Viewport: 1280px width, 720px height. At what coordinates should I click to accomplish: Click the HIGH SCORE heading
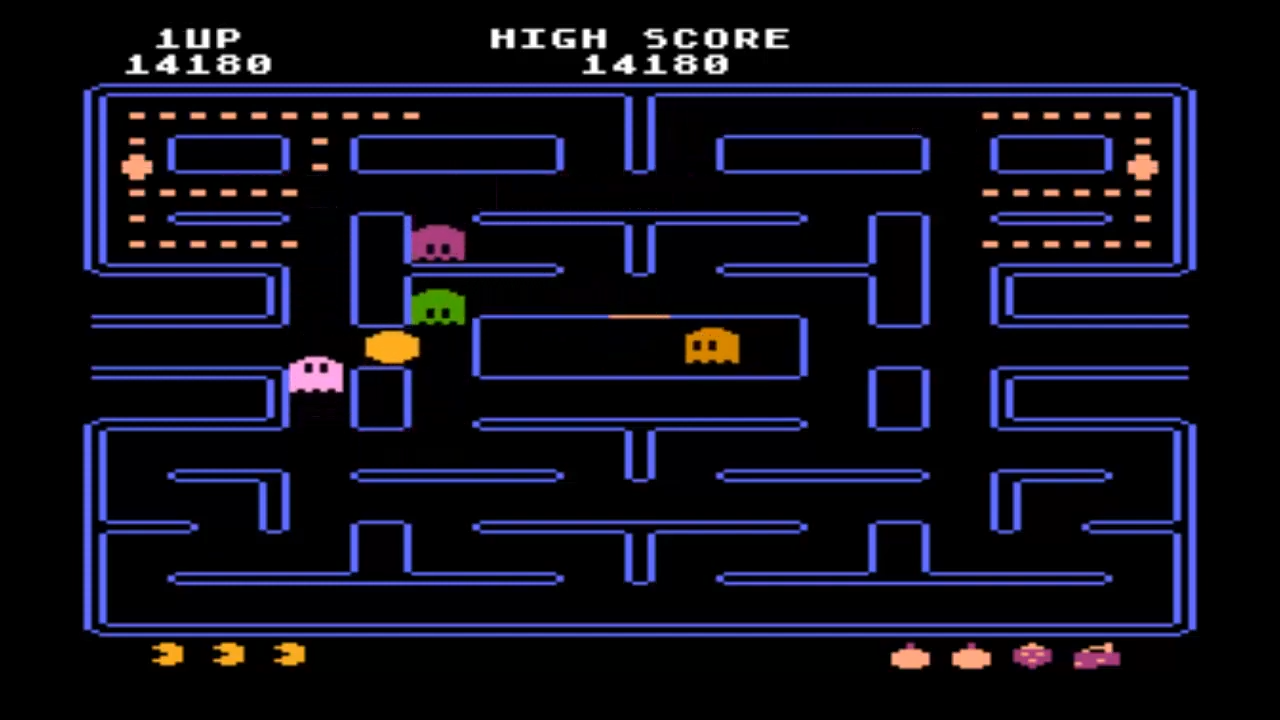point(641,38)
